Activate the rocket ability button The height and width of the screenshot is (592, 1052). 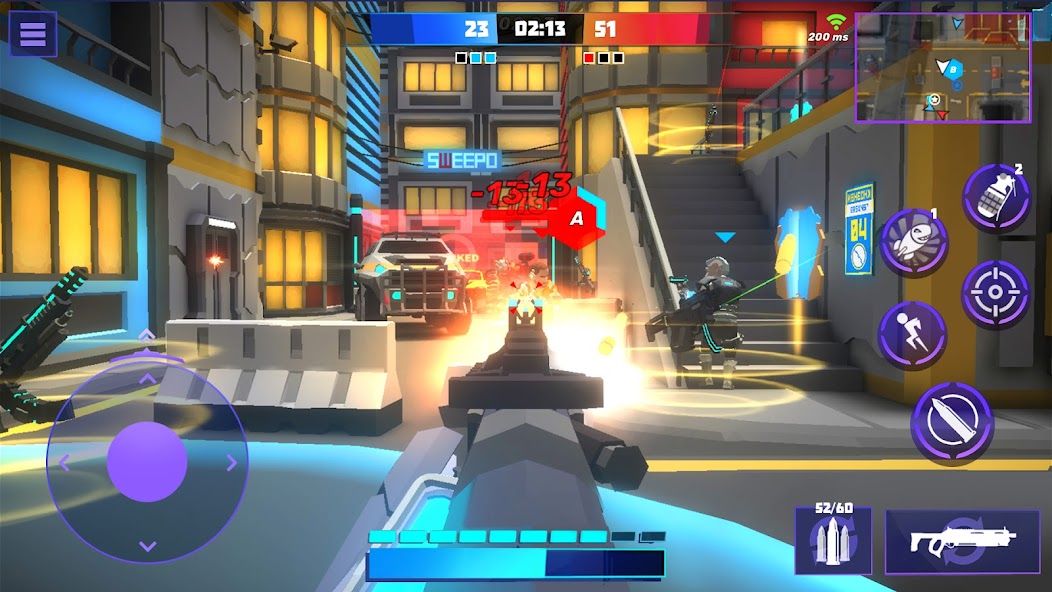(914, 242)
